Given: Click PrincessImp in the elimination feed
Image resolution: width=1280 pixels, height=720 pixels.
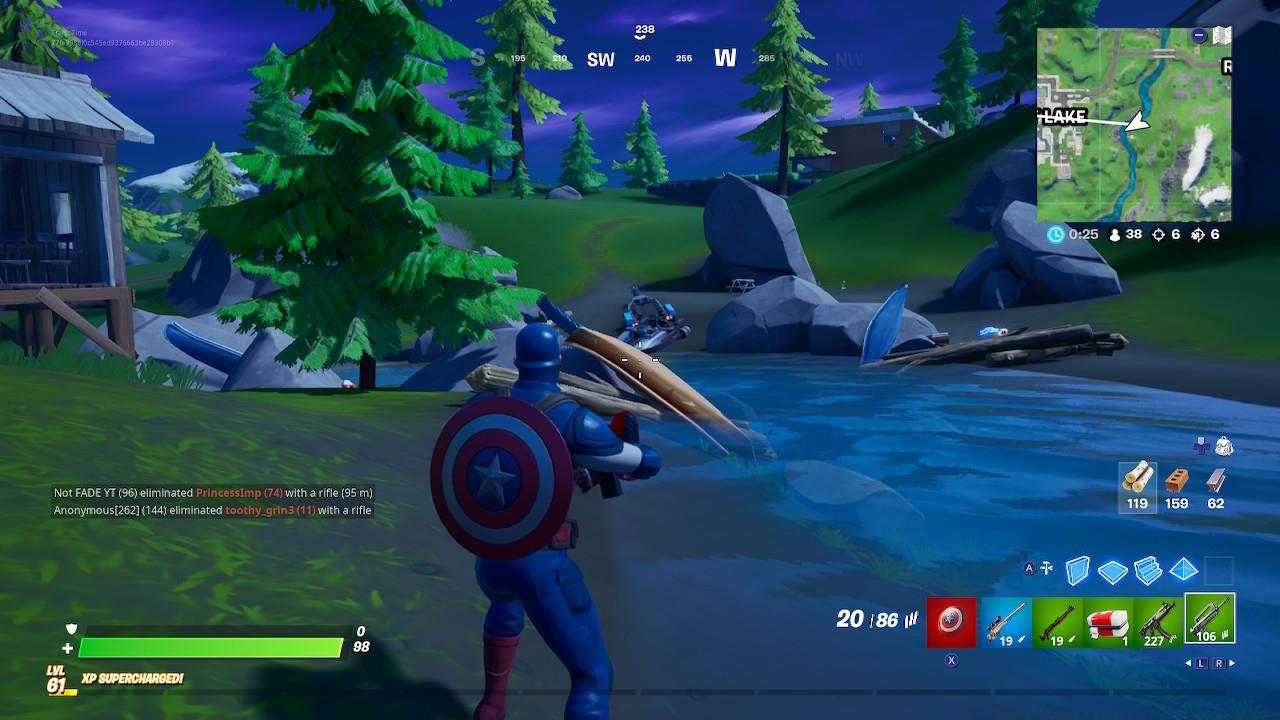Looking at the screenshot, I should coord(229,492).
